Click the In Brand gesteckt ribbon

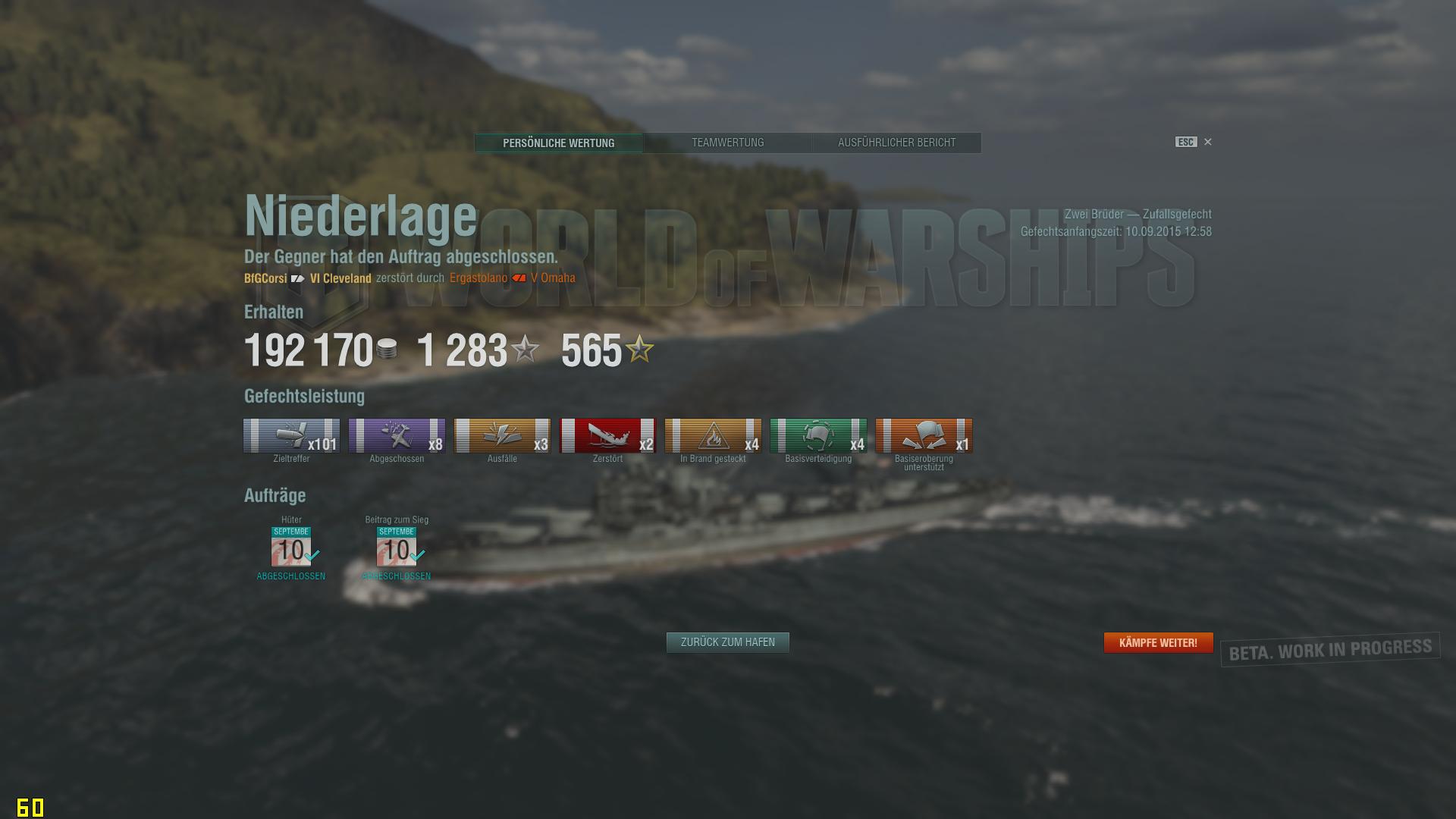(x=713, y=436)
